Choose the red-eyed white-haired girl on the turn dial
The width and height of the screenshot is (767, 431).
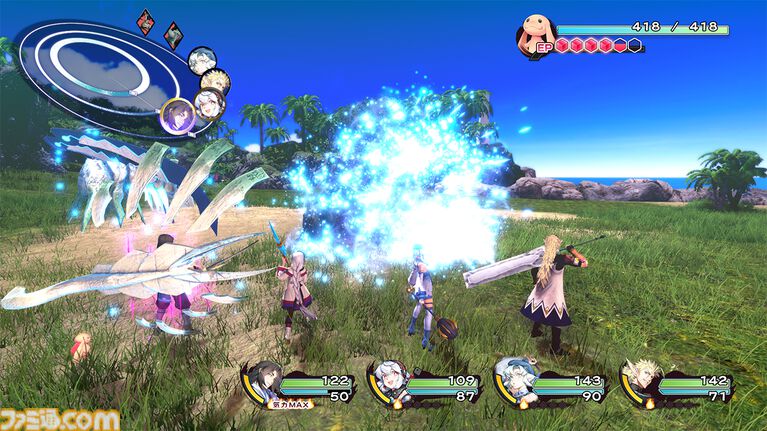(209, 103)
